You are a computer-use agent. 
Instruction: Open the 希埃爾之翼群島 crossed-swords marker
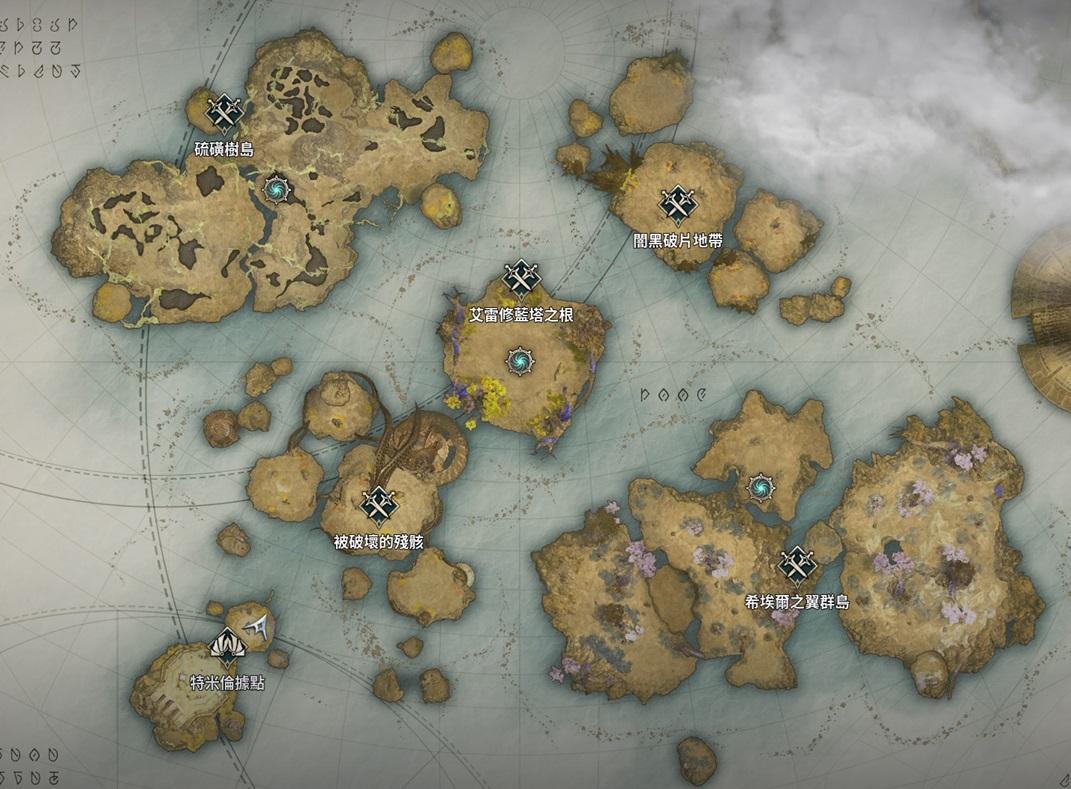797,566
